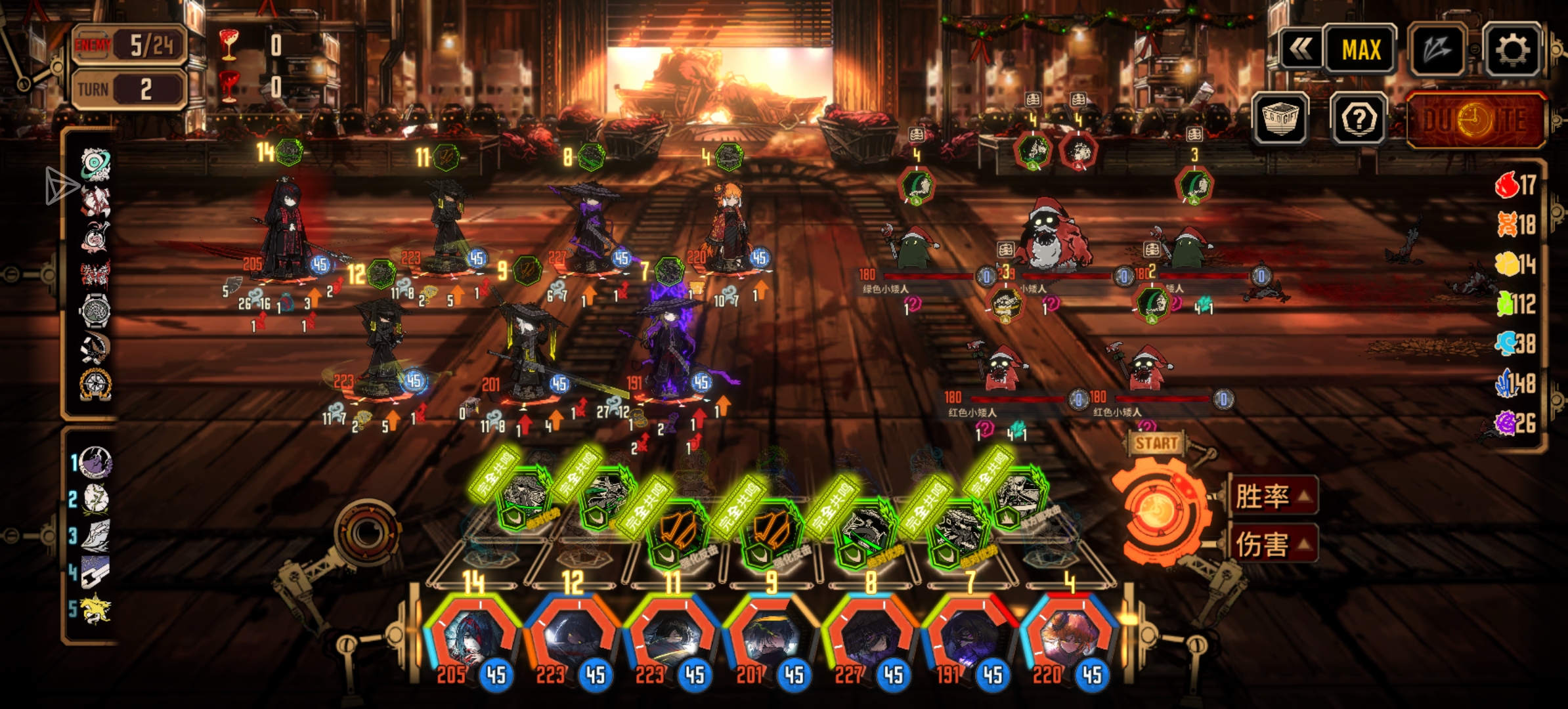The height and width of the screenshot is (709, 1568).
Task: Click the crossed-arrows target toggle button
Action: (1437, 50)
